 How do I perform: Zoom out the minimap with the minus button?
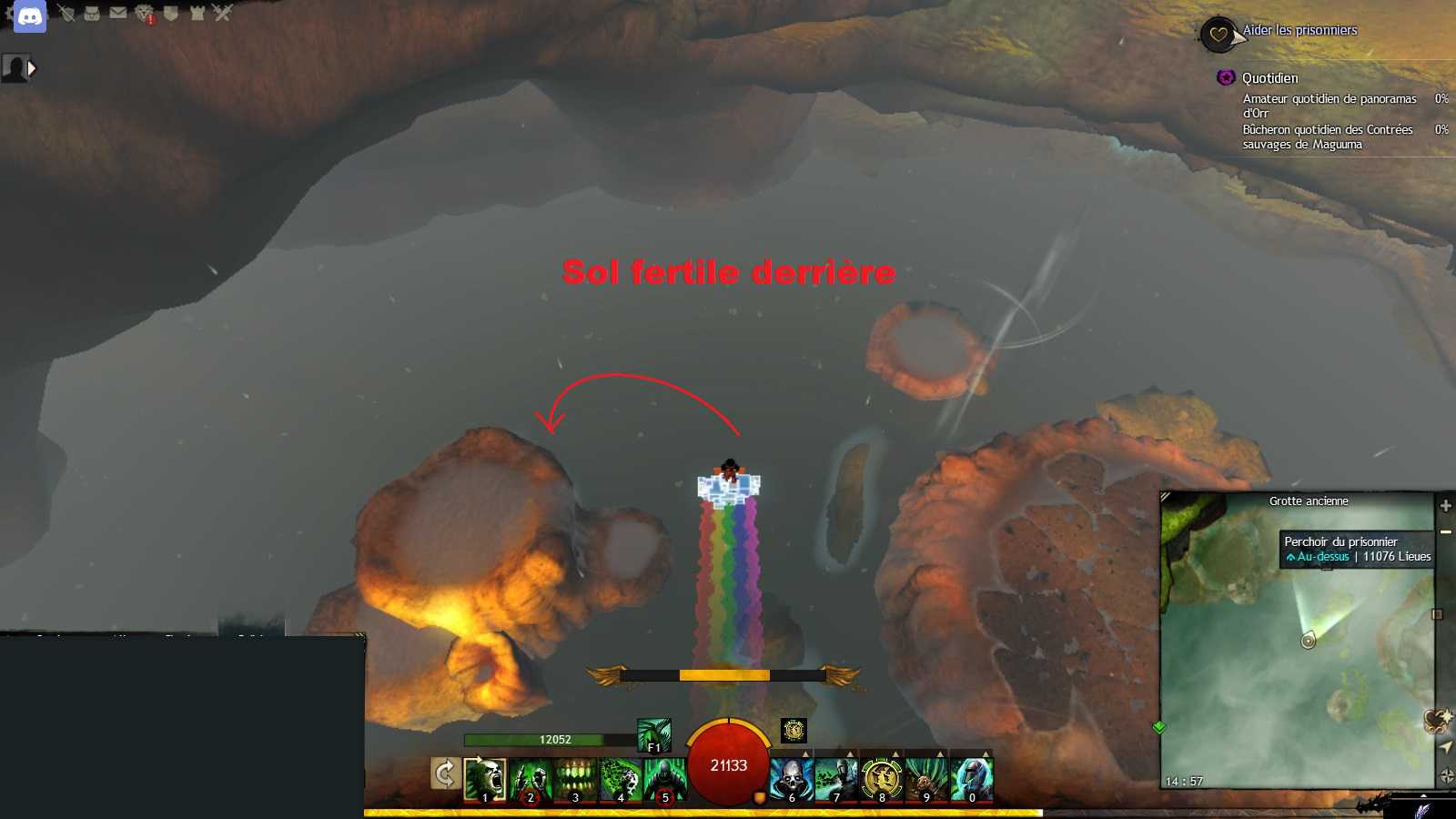1445,531
